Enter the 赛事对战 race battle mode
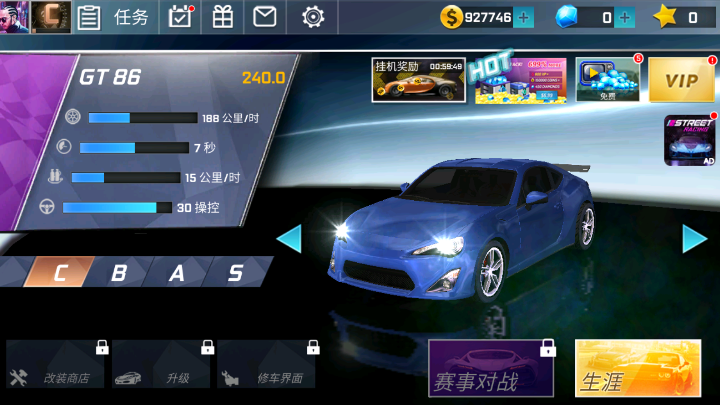Viewport: 720px width, 405px height. click(491, 370)
